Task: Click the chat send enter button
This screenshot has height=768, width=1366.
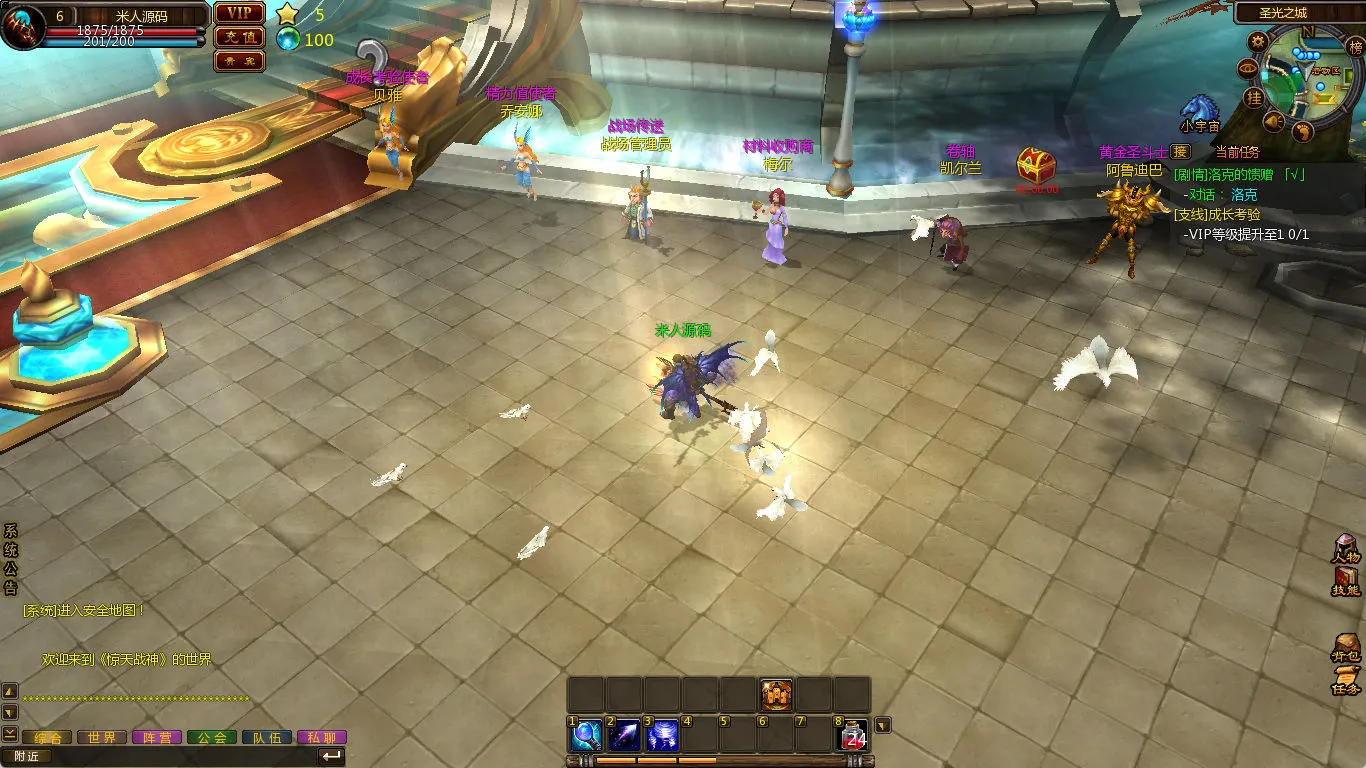Action: (331, 756)
